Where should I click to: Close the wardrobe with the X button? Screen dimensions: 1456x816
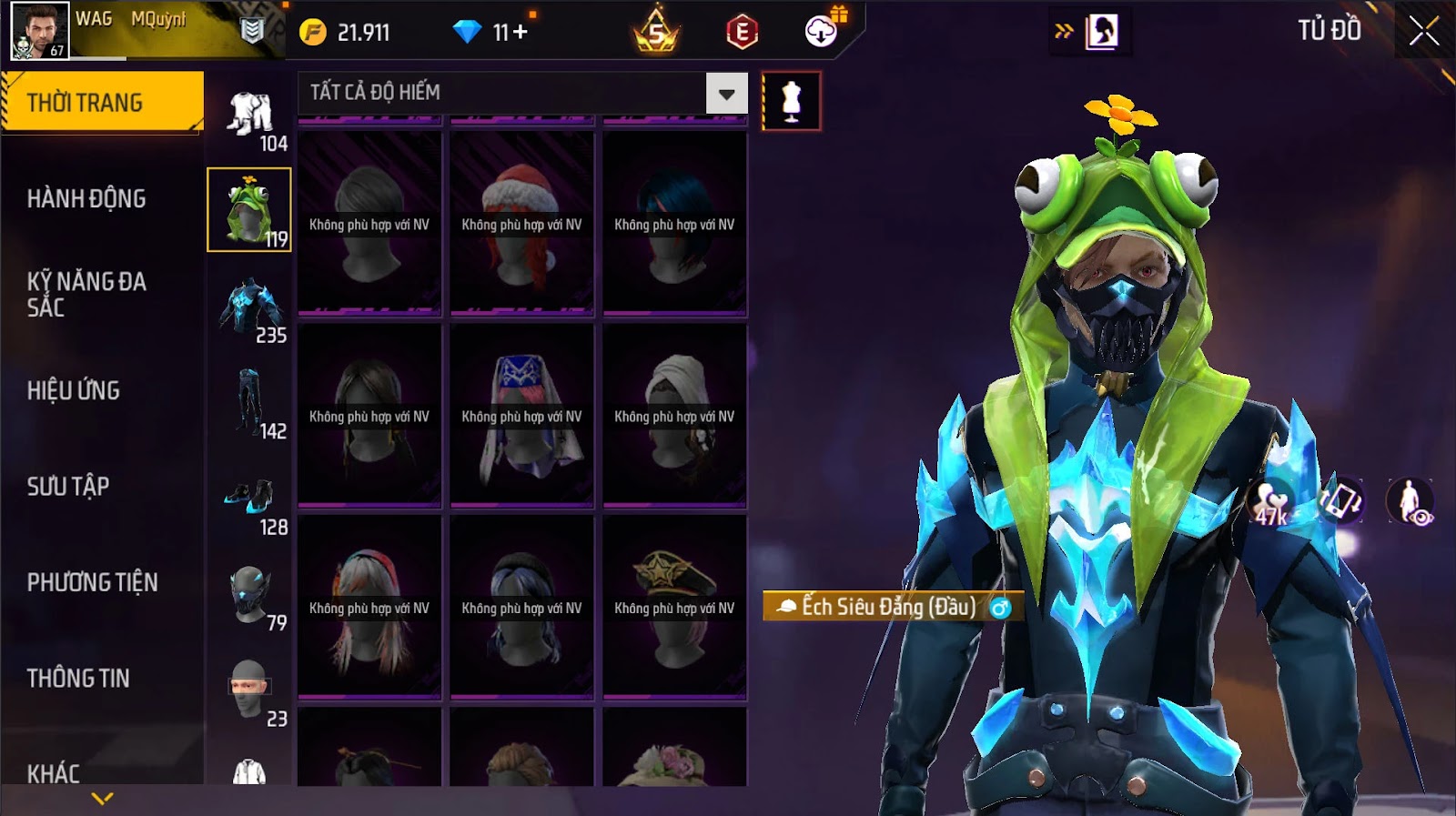pyautogui.click(x=1424, y=32)
